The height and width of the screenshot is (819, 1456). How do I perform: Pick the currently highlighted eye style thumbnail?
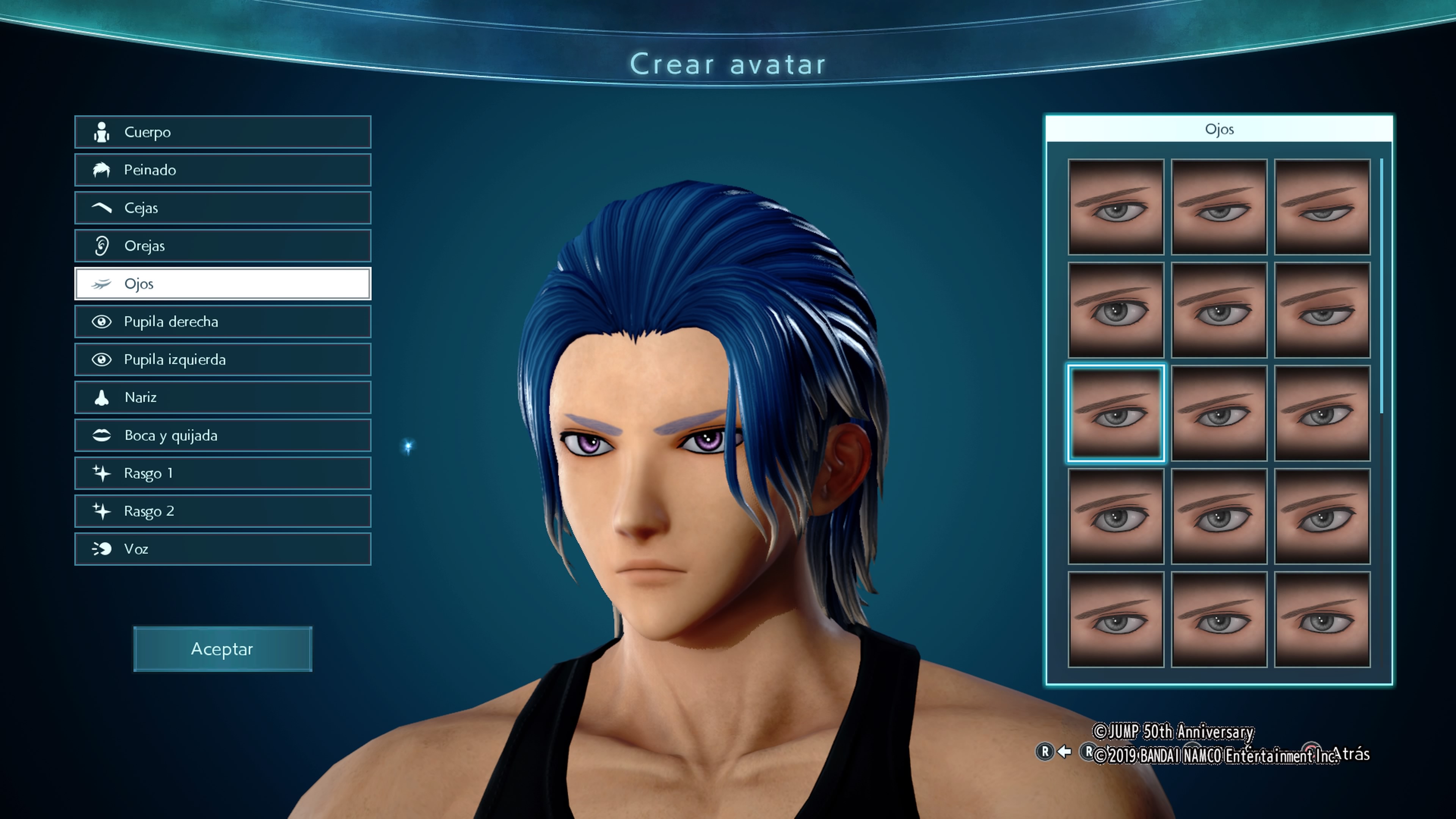[x=1115, y=413]
